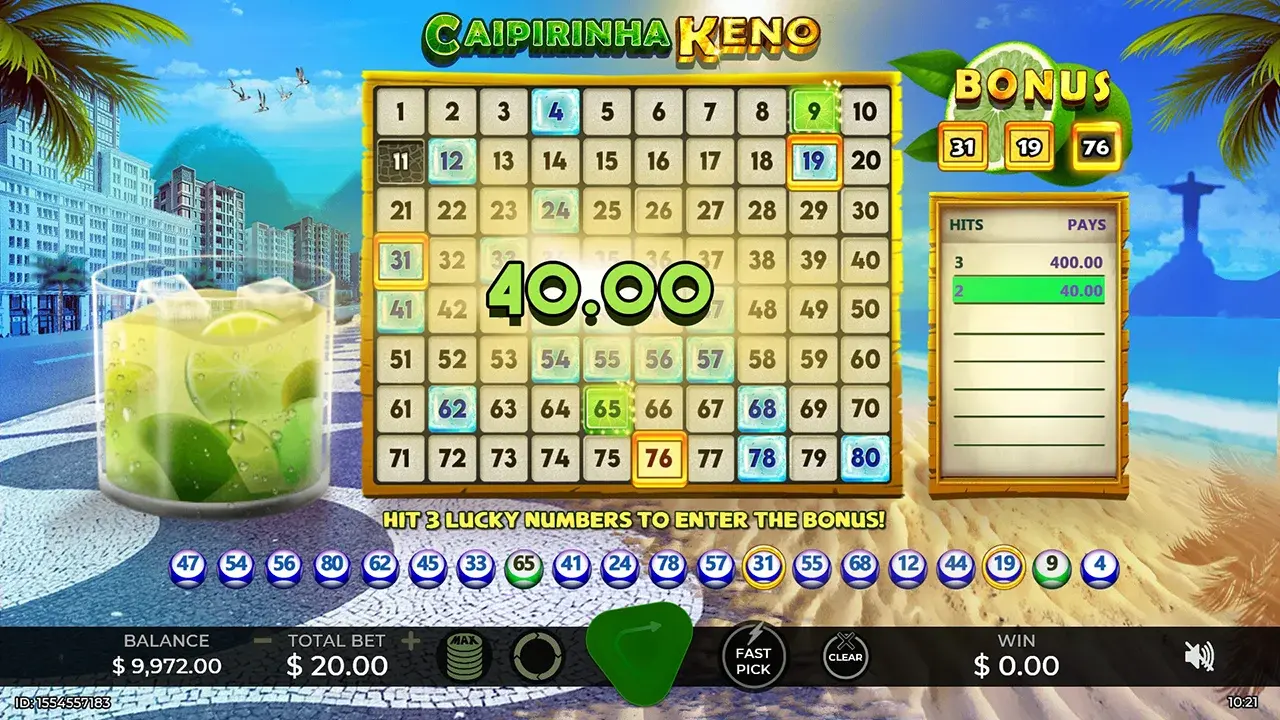
Task: Deselect the highlighted number 4 cell
Action: point(556,112)
